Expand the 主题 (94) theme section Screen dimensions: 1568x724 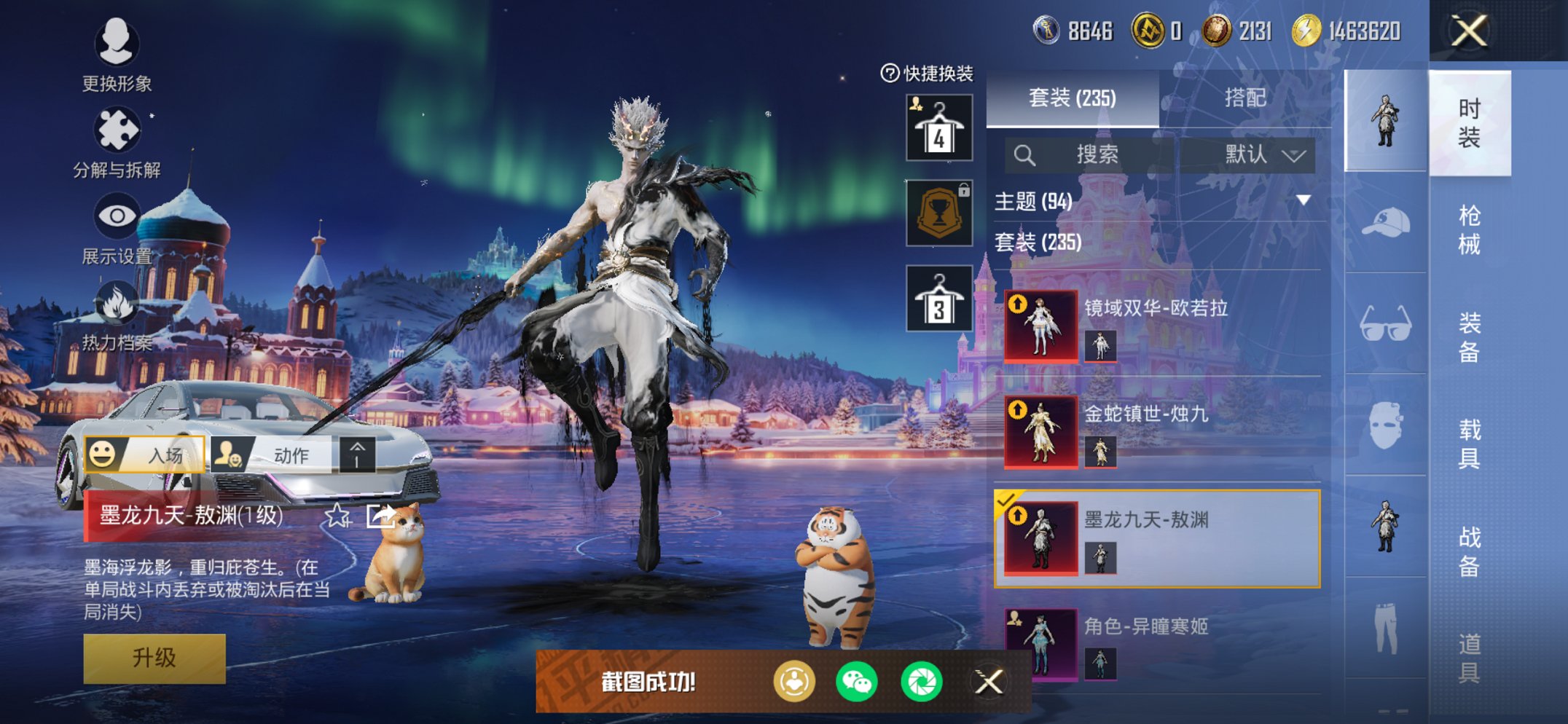click(1157, 200)
